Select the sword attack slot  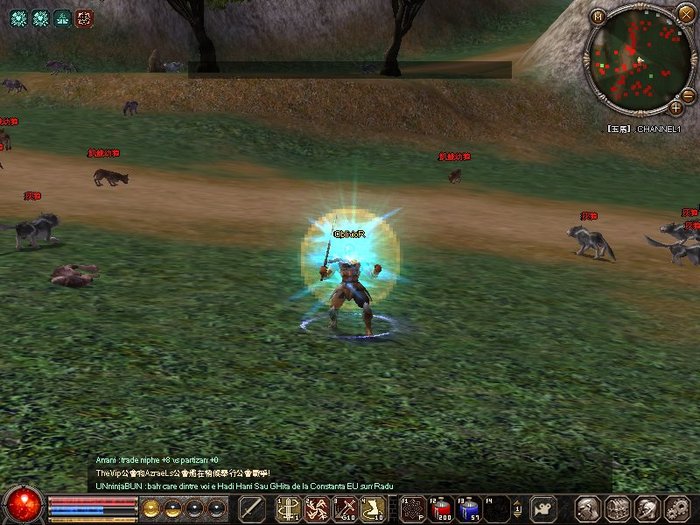tap(252, 508)
